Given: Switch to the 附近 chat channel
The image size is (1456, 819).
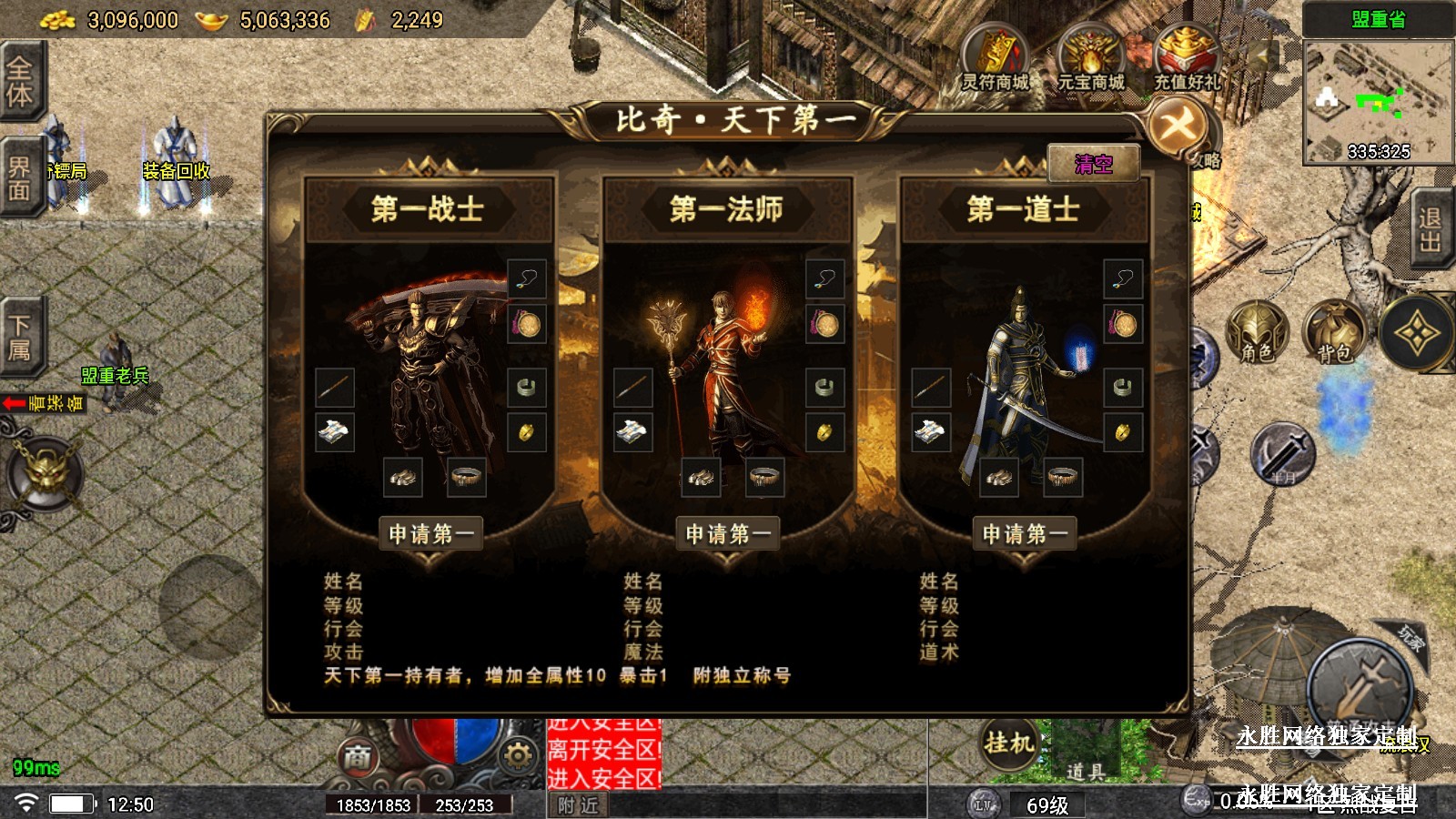Looking at the screenshot, I should pos(578,805).
